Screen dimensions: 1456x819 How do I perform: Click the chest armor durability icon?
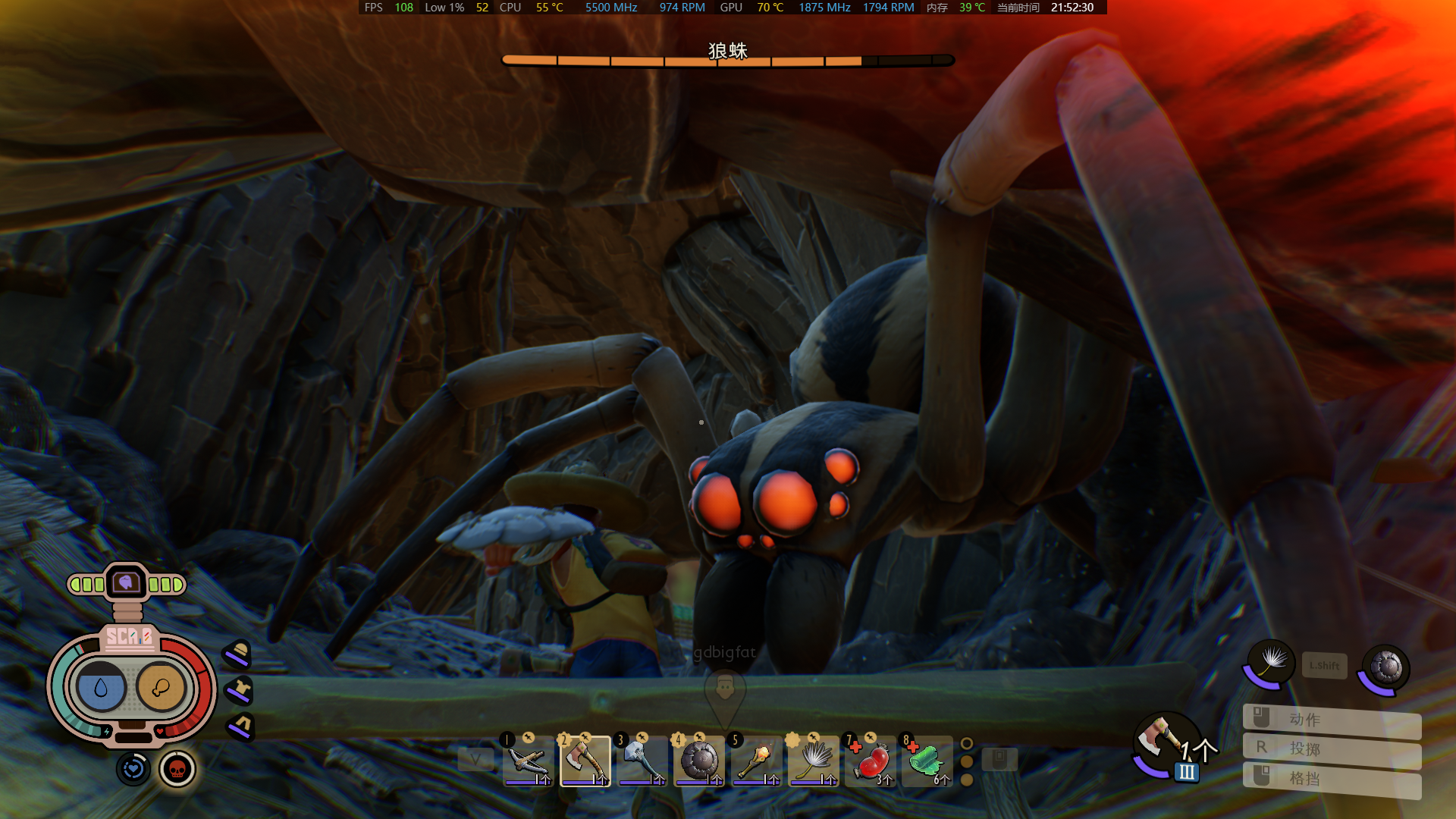click(x=240, y=690)
